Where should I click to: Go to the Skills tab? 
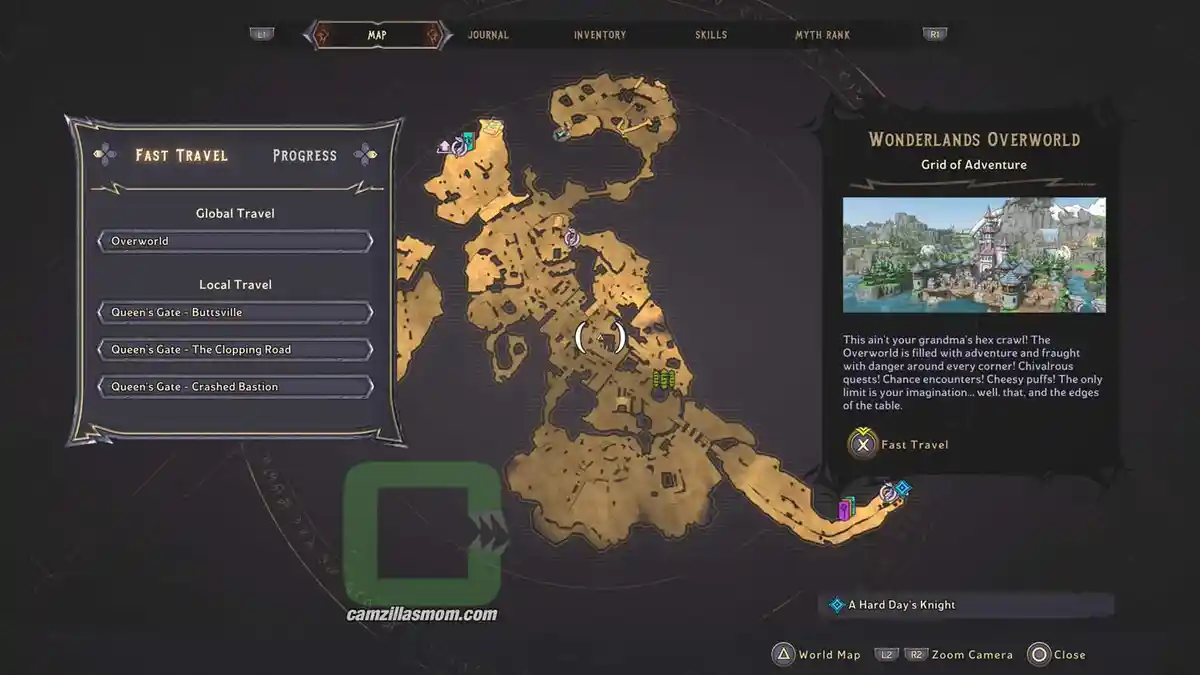point(711,35)
